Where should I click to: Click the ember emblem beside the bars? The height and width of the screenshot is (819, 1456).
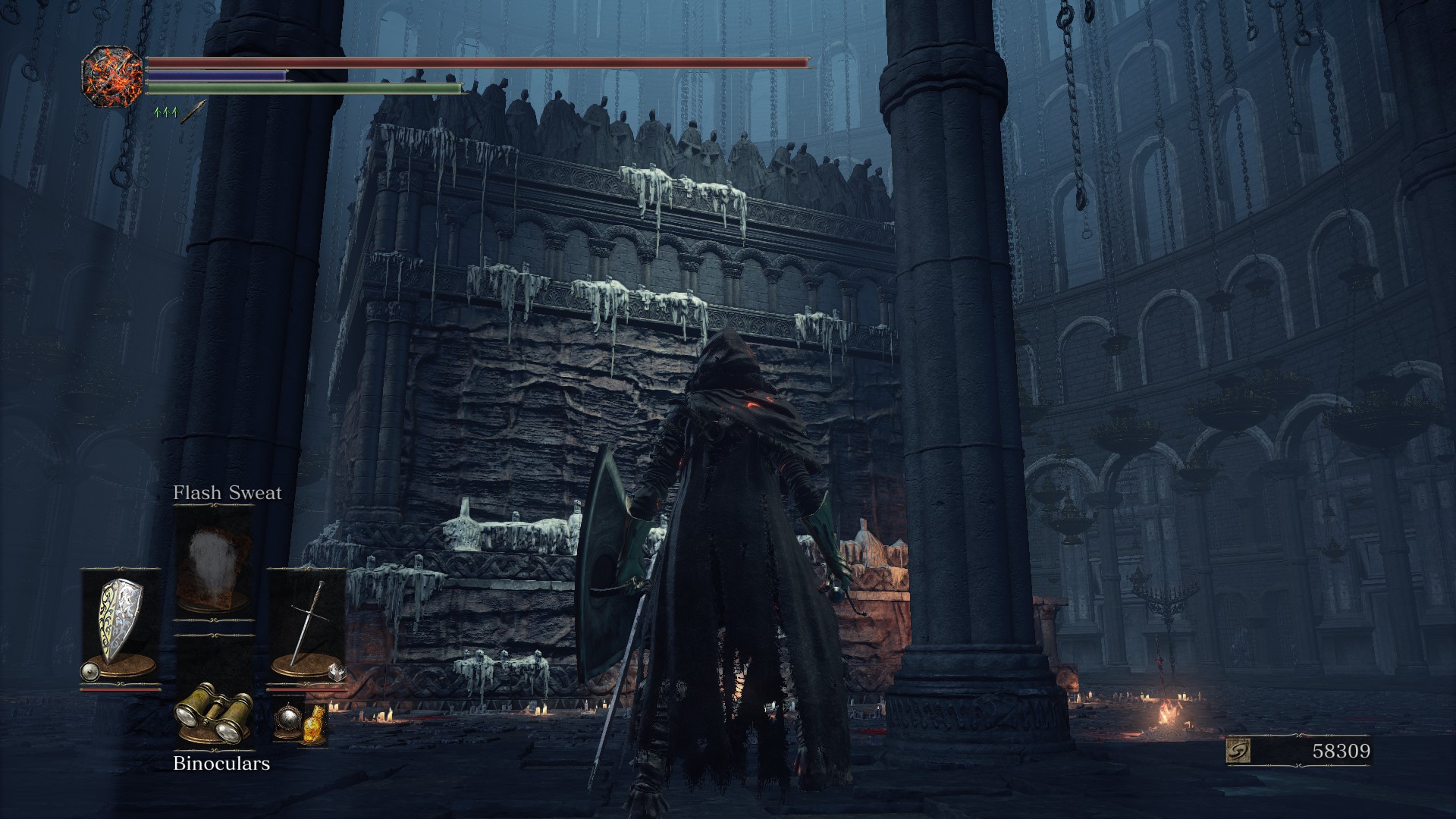[112, 76]
